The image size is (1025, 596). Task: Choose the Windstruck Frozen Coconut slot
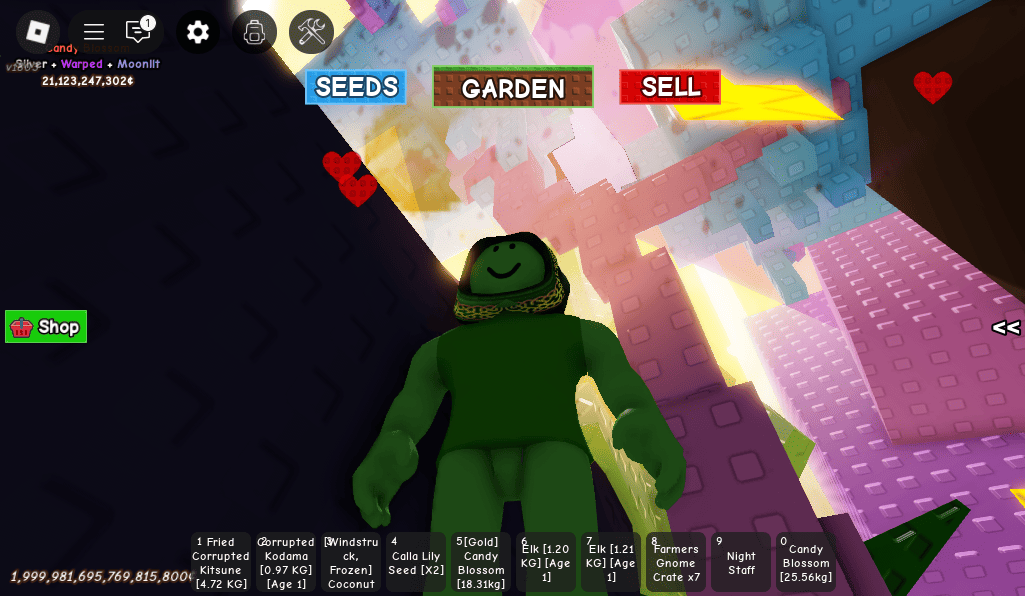(x=351, y=562)
